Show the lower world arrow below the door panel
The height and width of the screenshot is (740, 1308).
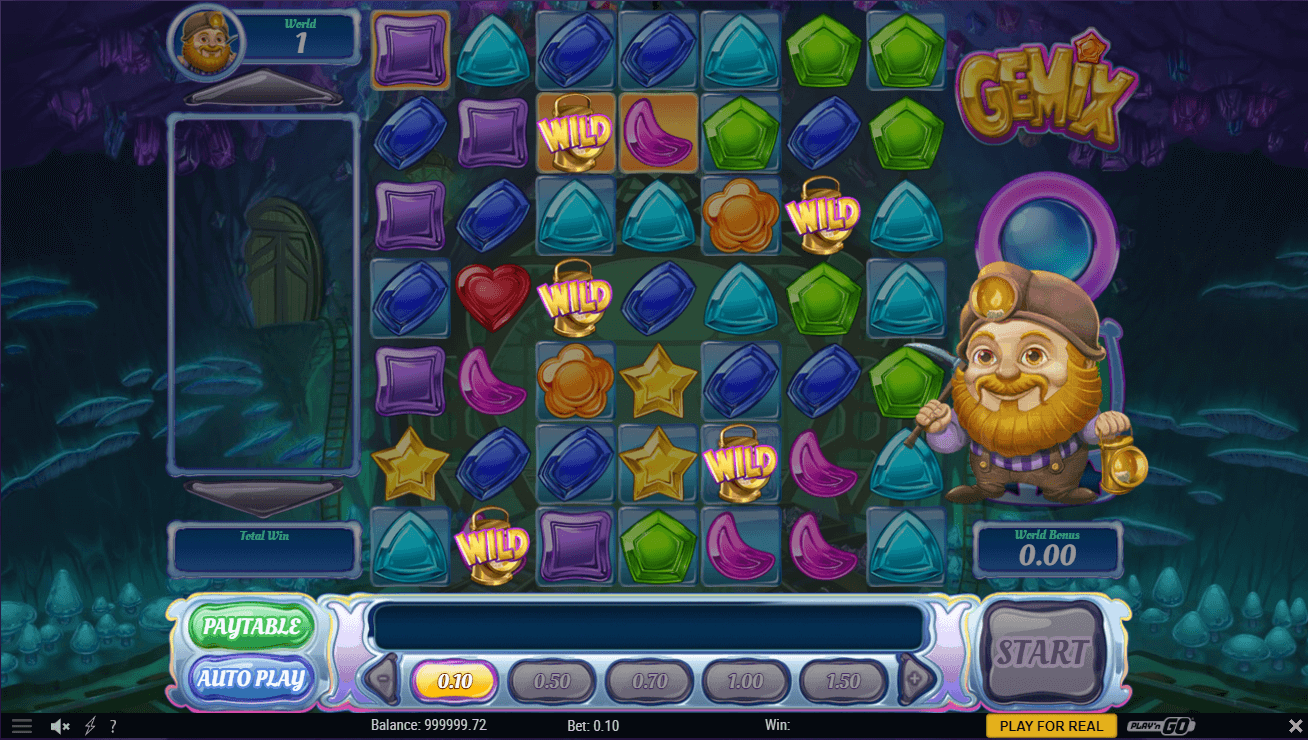(264, 496)
